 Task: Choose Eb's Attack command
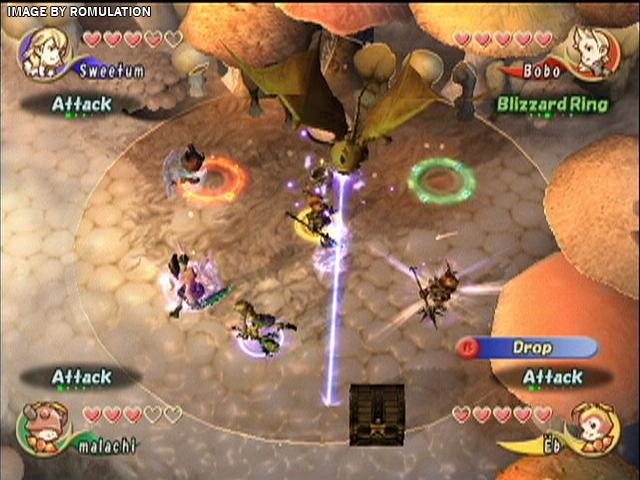pos(552,377)
